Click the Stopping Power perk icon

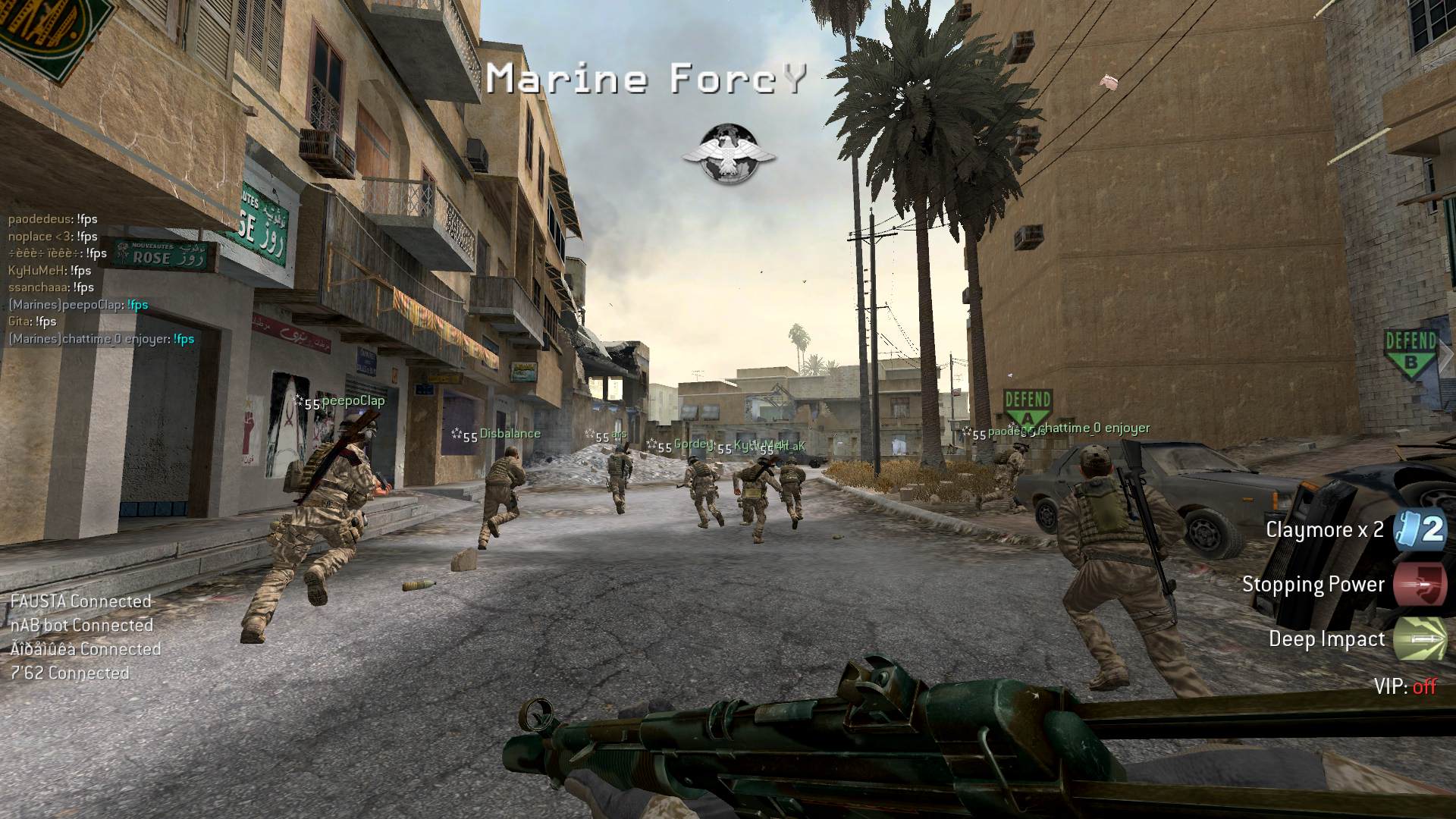(x=1420, y=584)
